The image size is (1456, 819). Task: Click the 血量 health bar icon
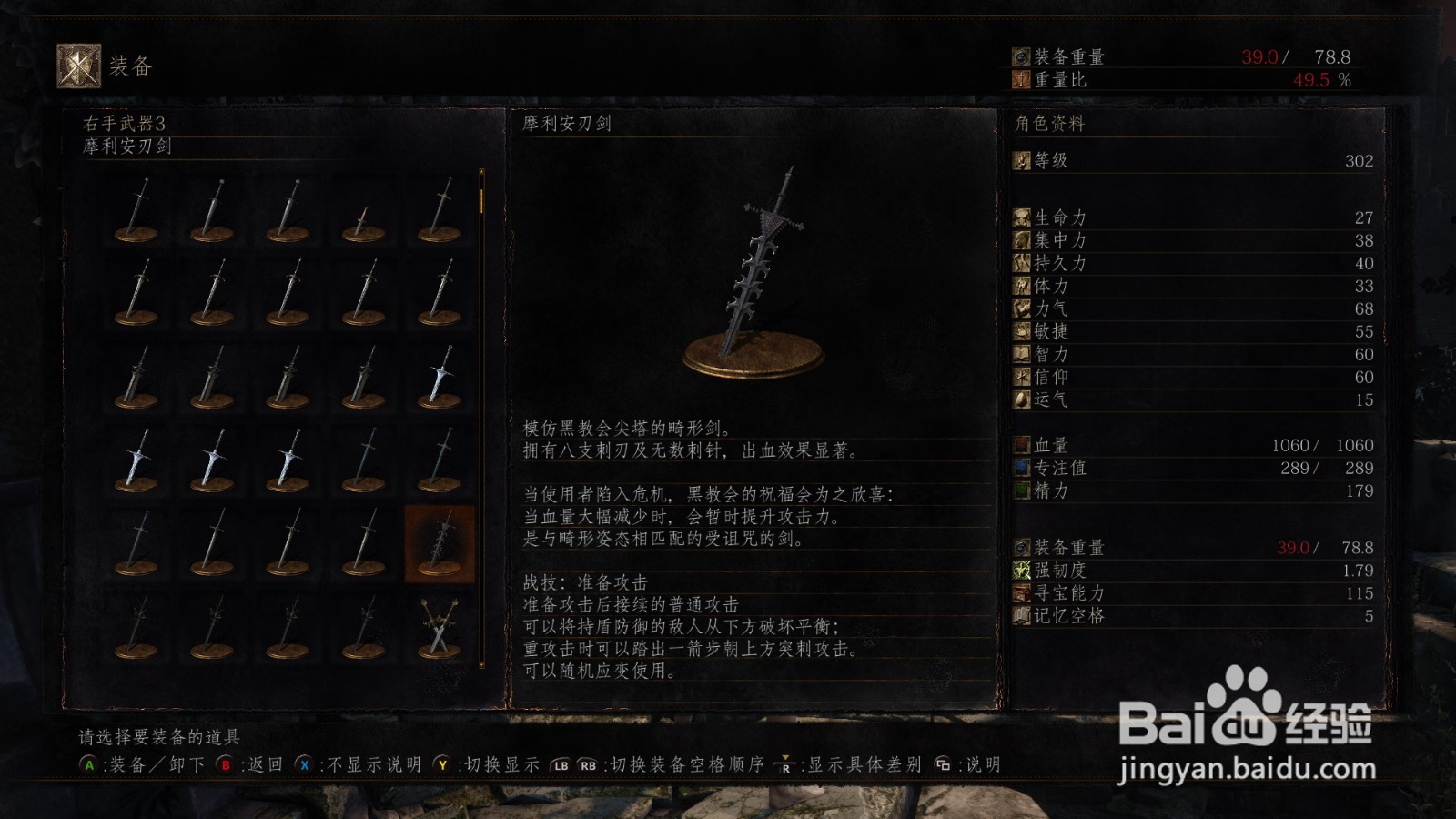(x=1022, y=445)
